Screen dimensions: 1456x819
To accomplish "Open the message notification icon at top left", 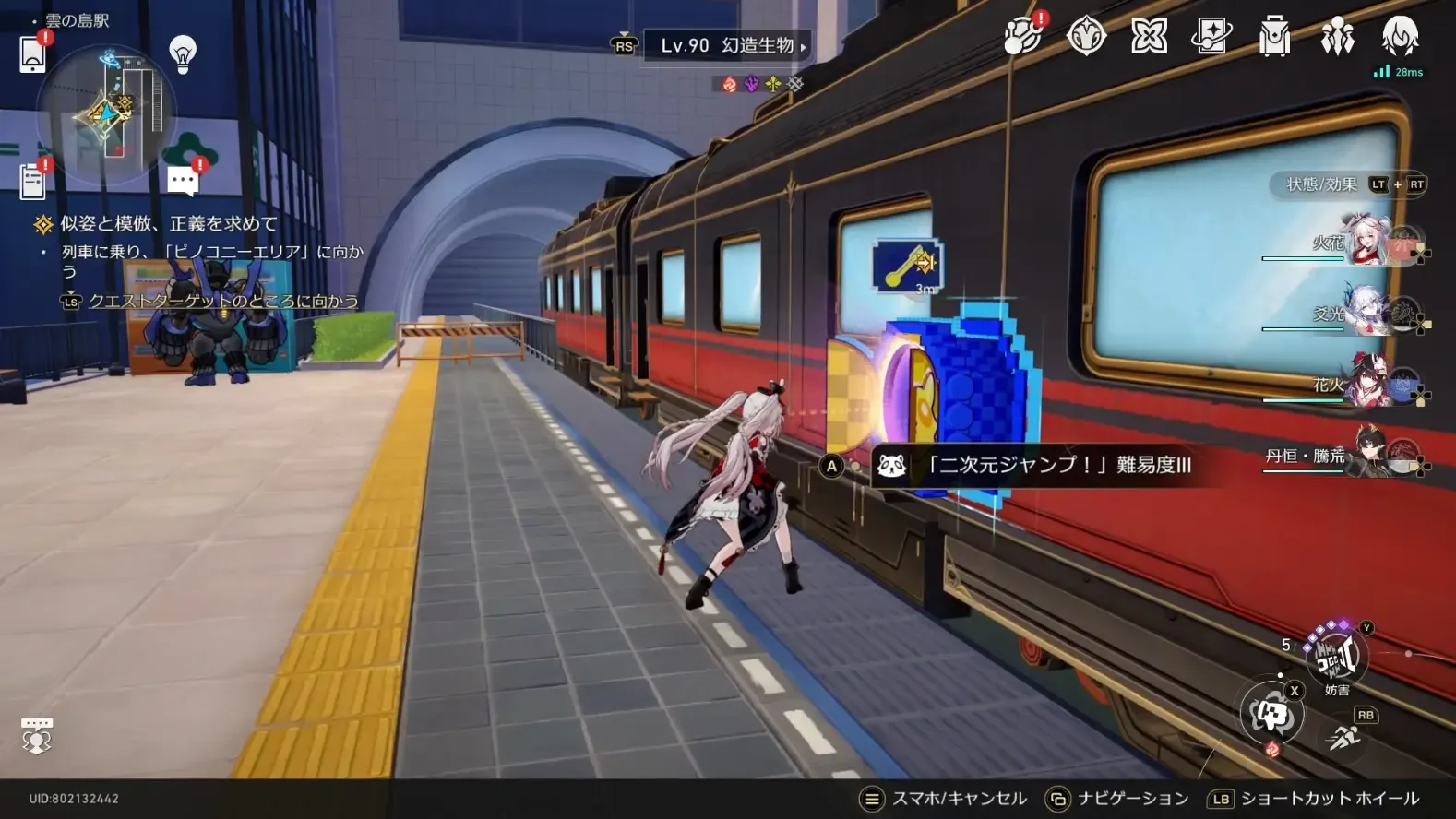I will 181,180.
